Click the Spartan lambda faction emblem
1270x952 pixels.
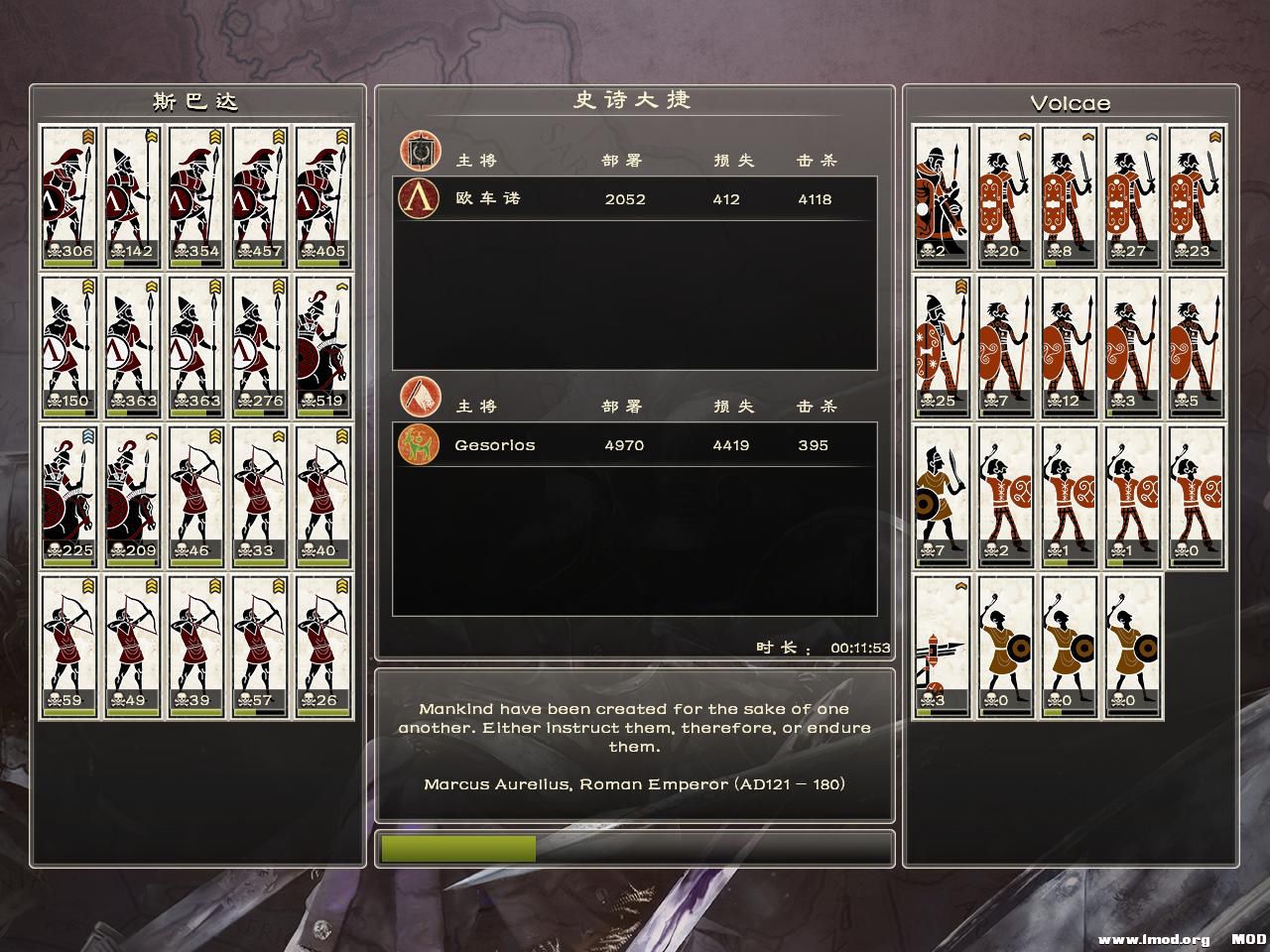[417, 198]
